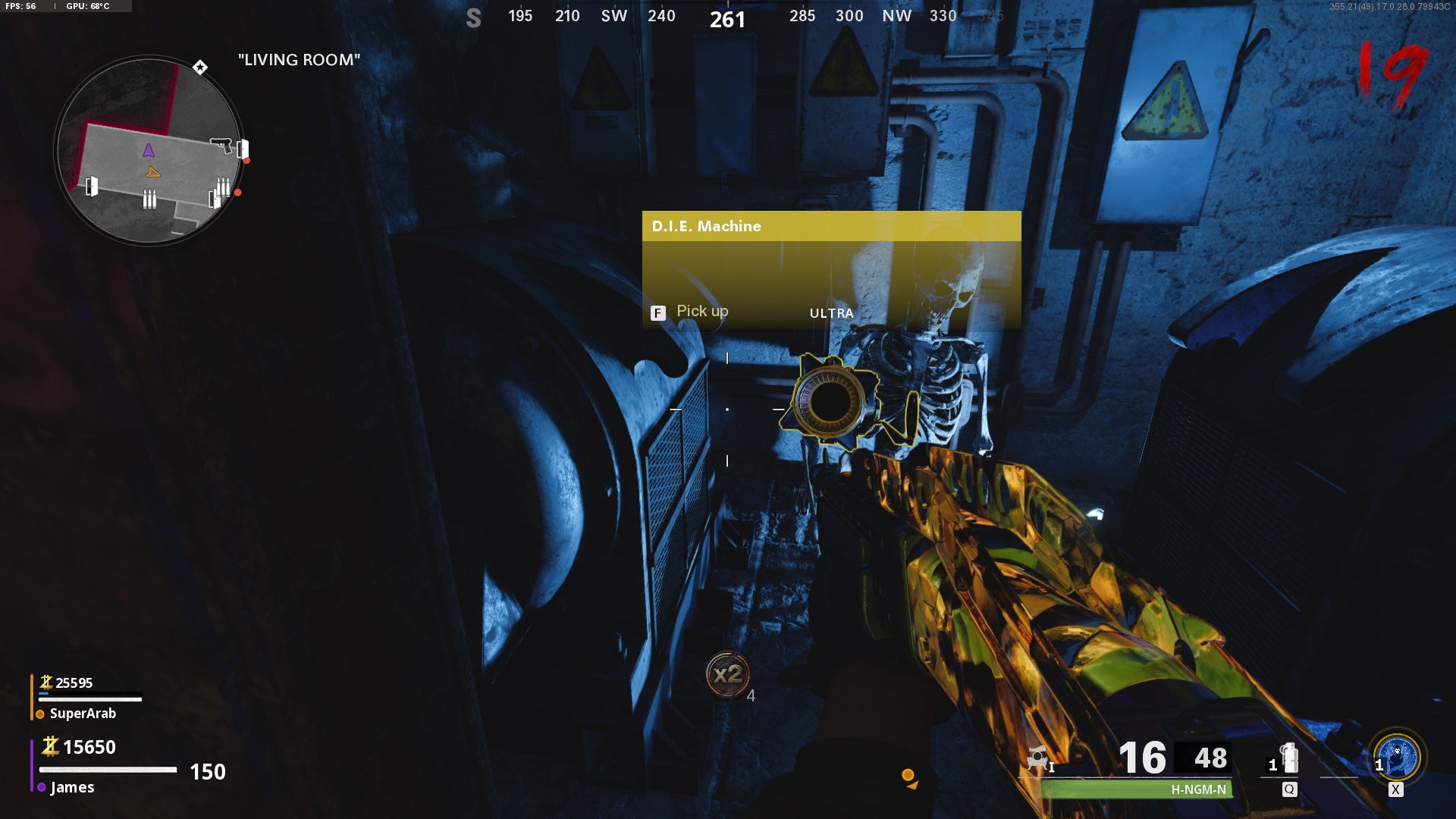The image size is (1456, 819).
Task: Select the LIVING ROOM location label
Action: (299, 60)
